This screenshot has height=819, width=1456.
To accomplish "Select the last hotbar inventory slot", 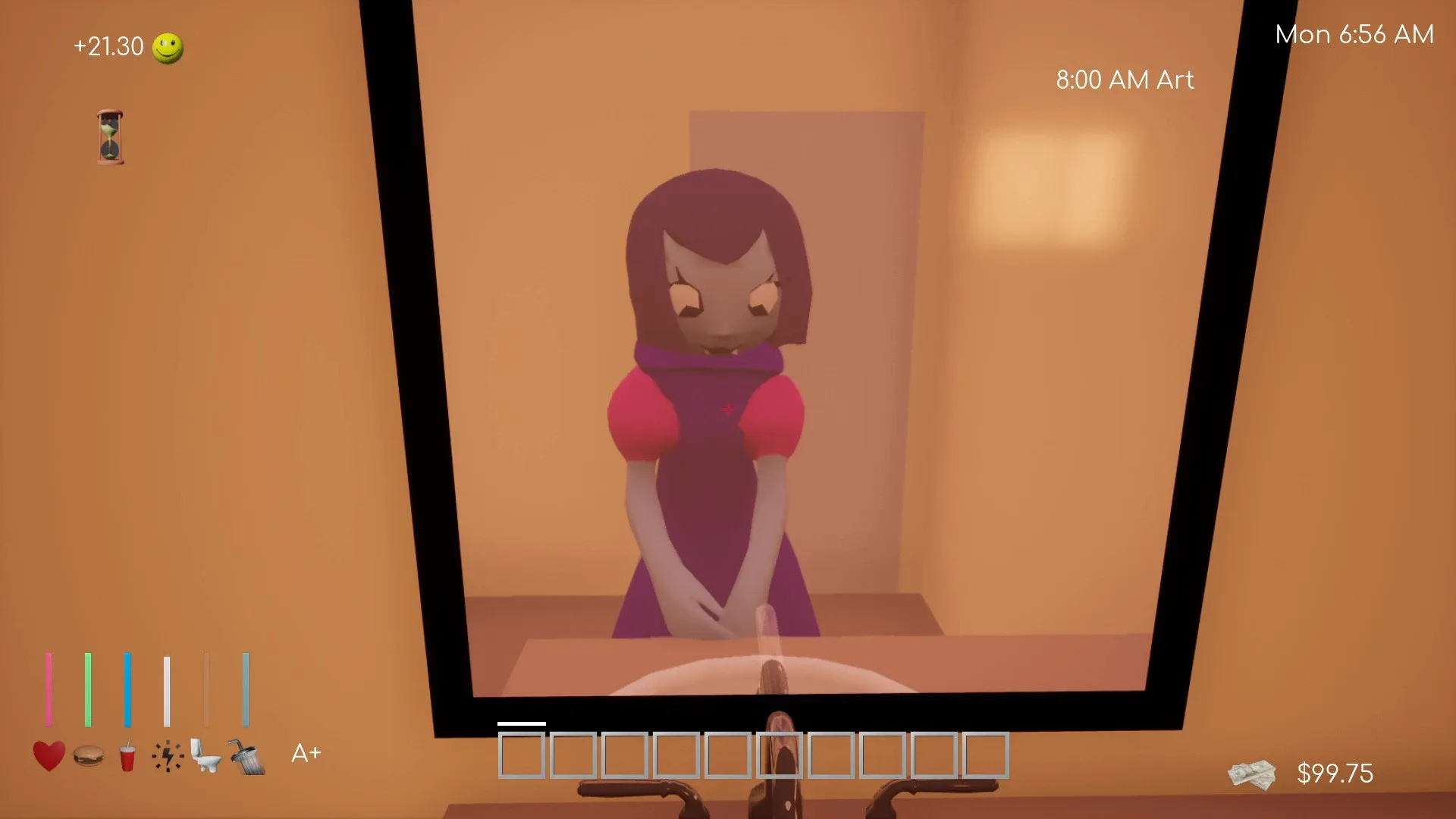I will (x=984, y=755).
